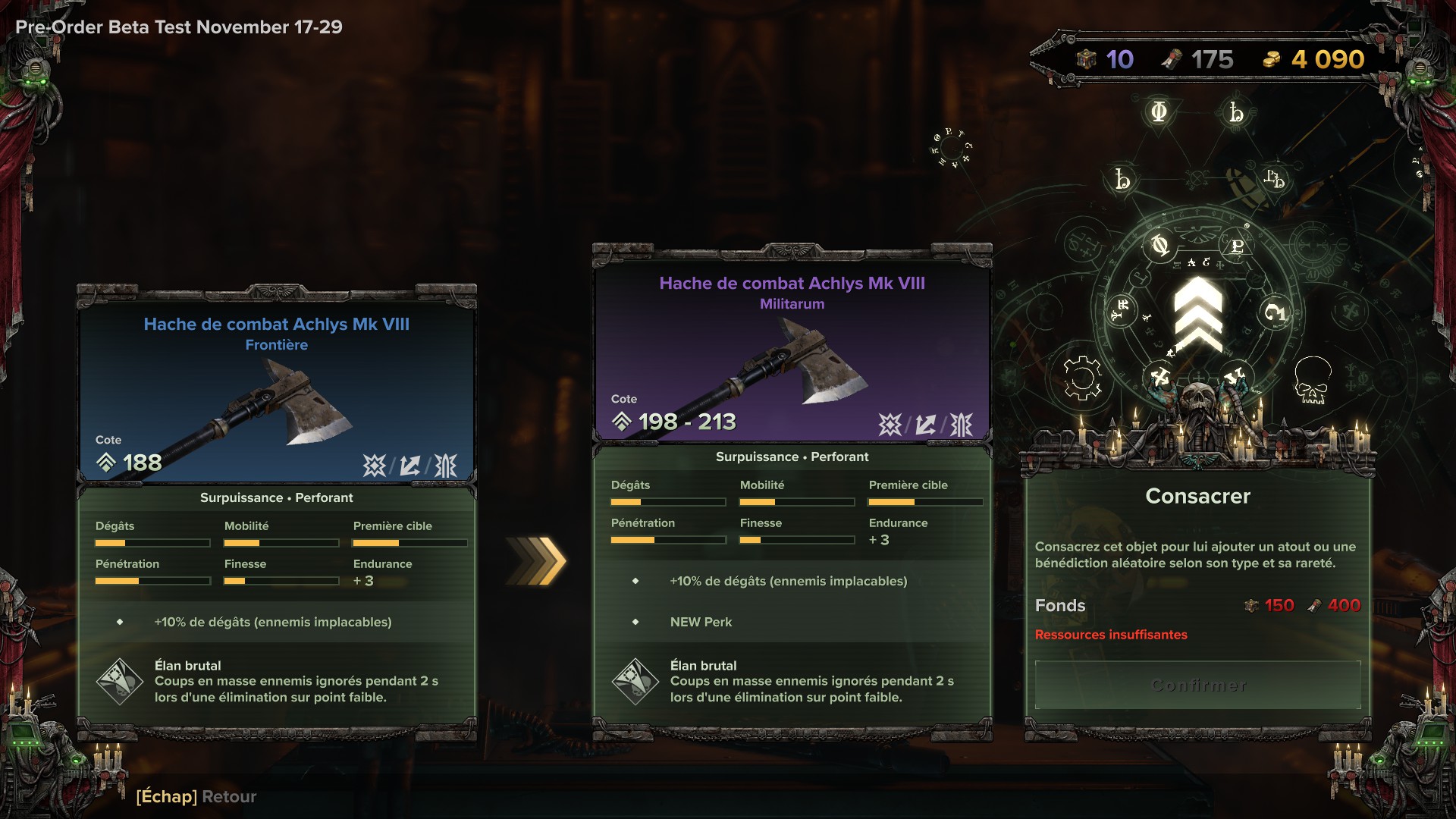Confirm the Consacrer upgrade

pos(1197,686)
